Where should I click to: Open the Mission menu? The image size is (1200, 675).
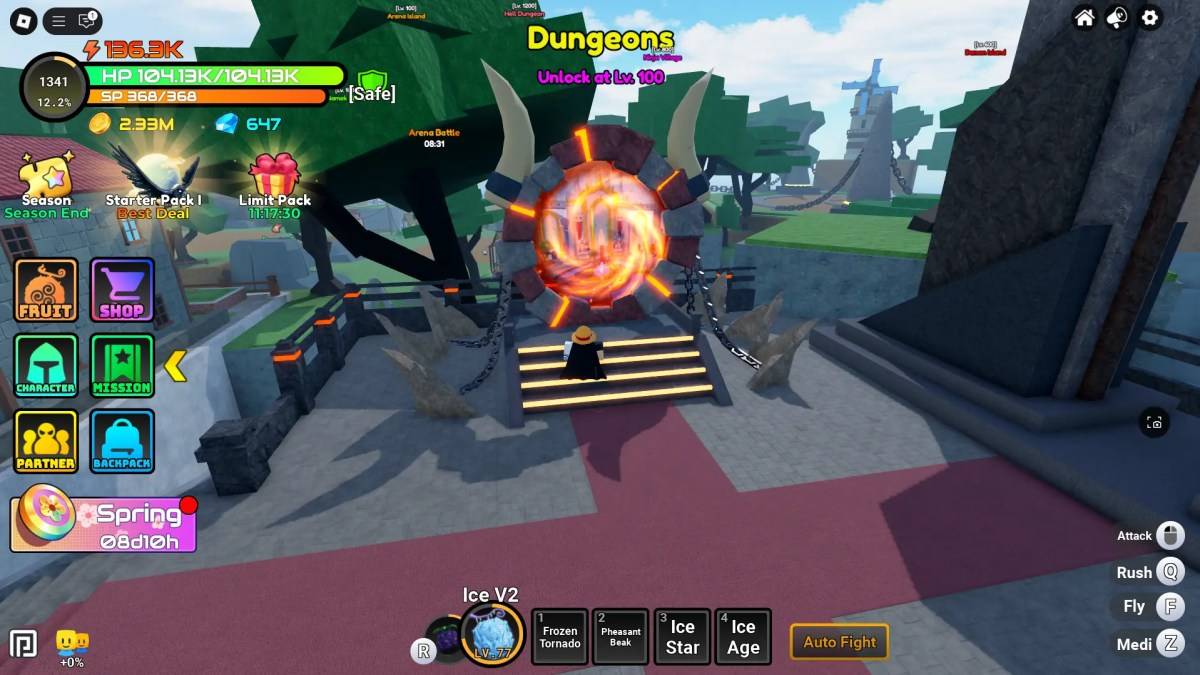coord(122,366)
